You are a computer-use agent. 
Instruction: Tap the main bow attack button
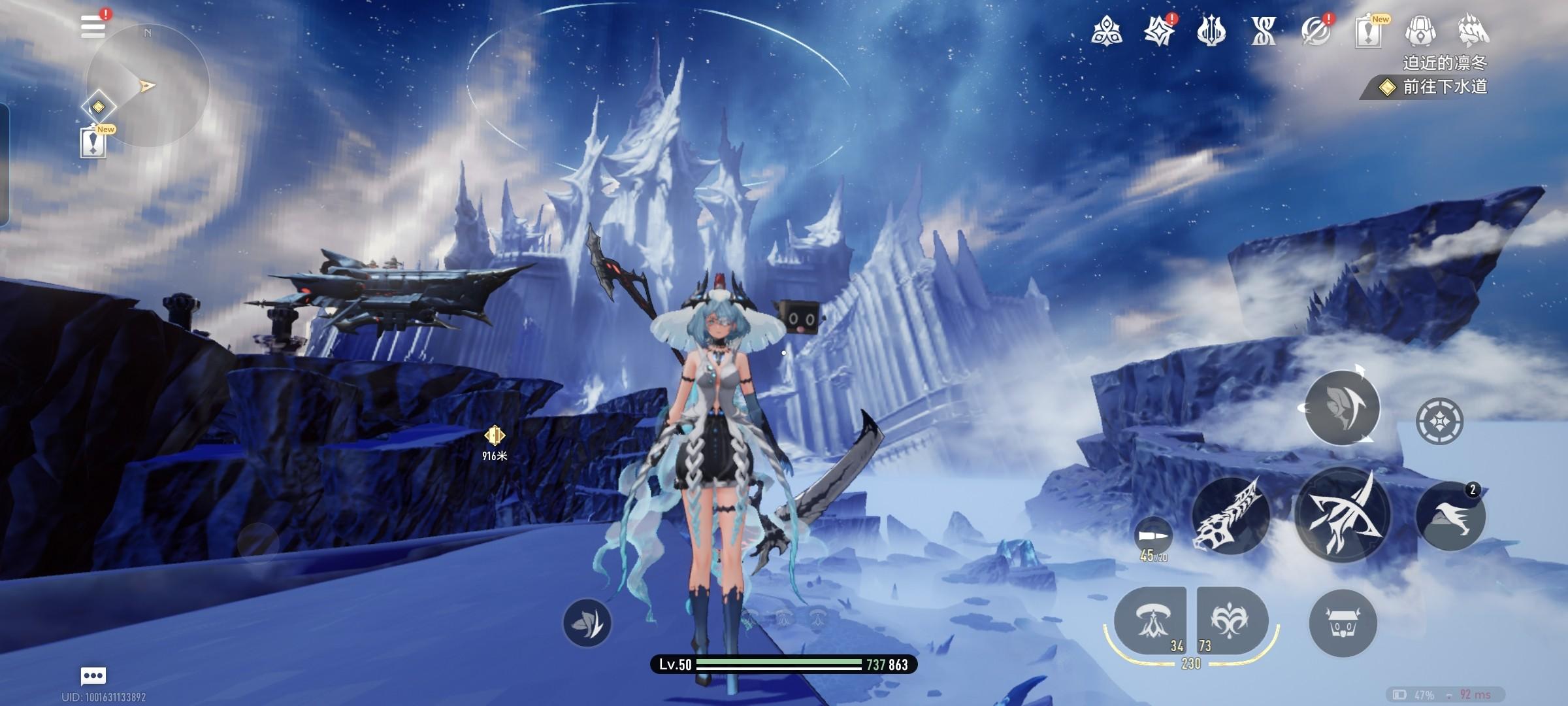[x=1343, y=516]
